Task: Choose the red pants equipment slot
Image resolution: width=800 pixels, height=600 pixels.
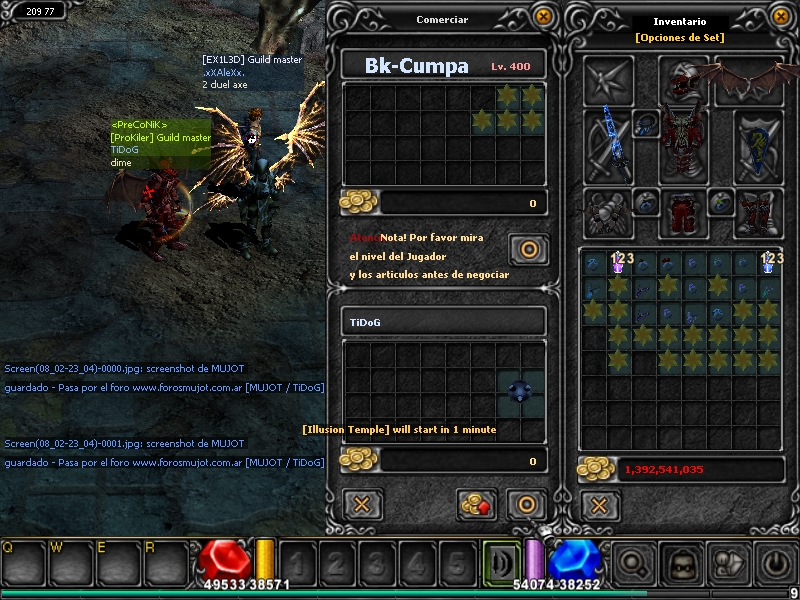Action: (684, 212)
